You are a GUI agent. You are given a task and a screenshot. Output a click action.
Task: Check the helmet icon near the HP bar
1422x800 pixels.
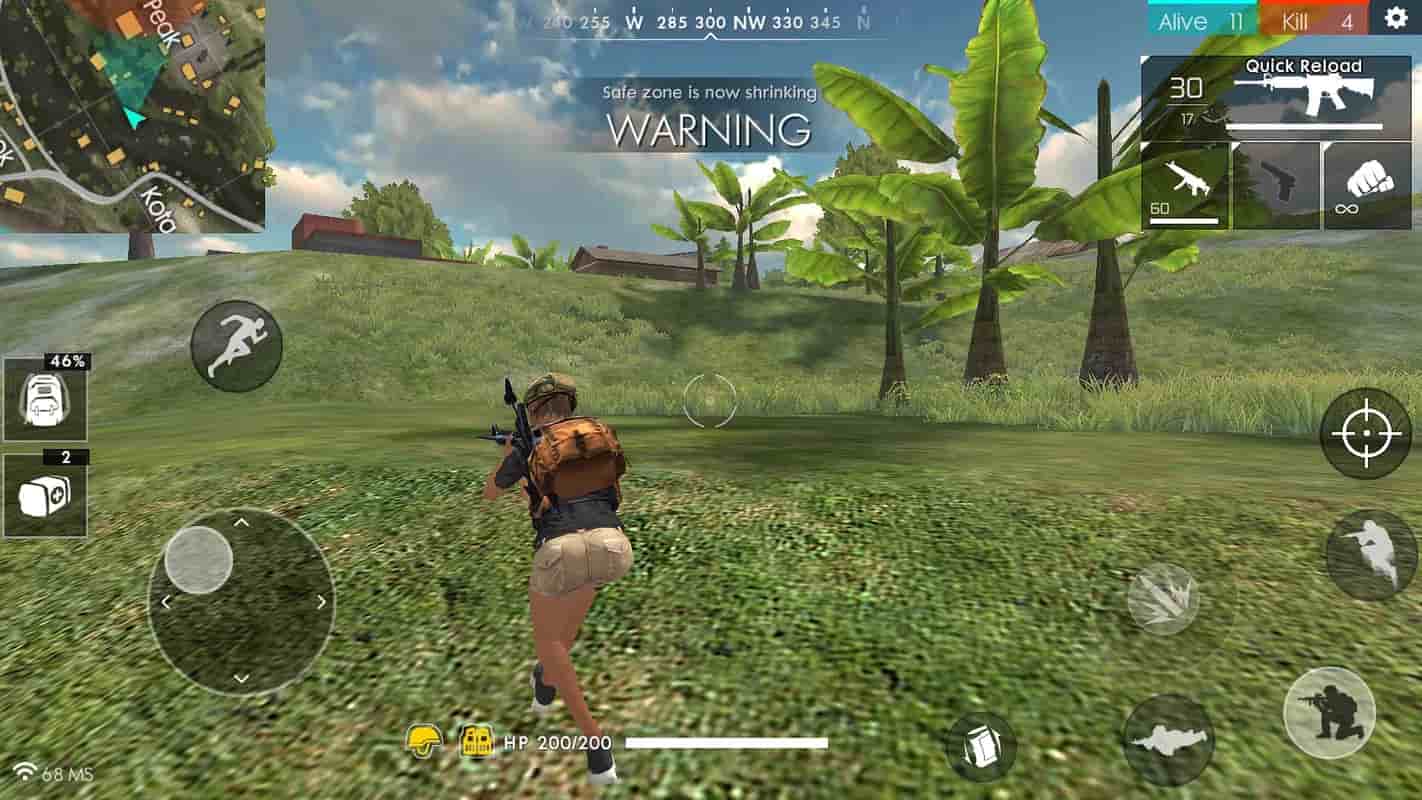click(424, 741)
